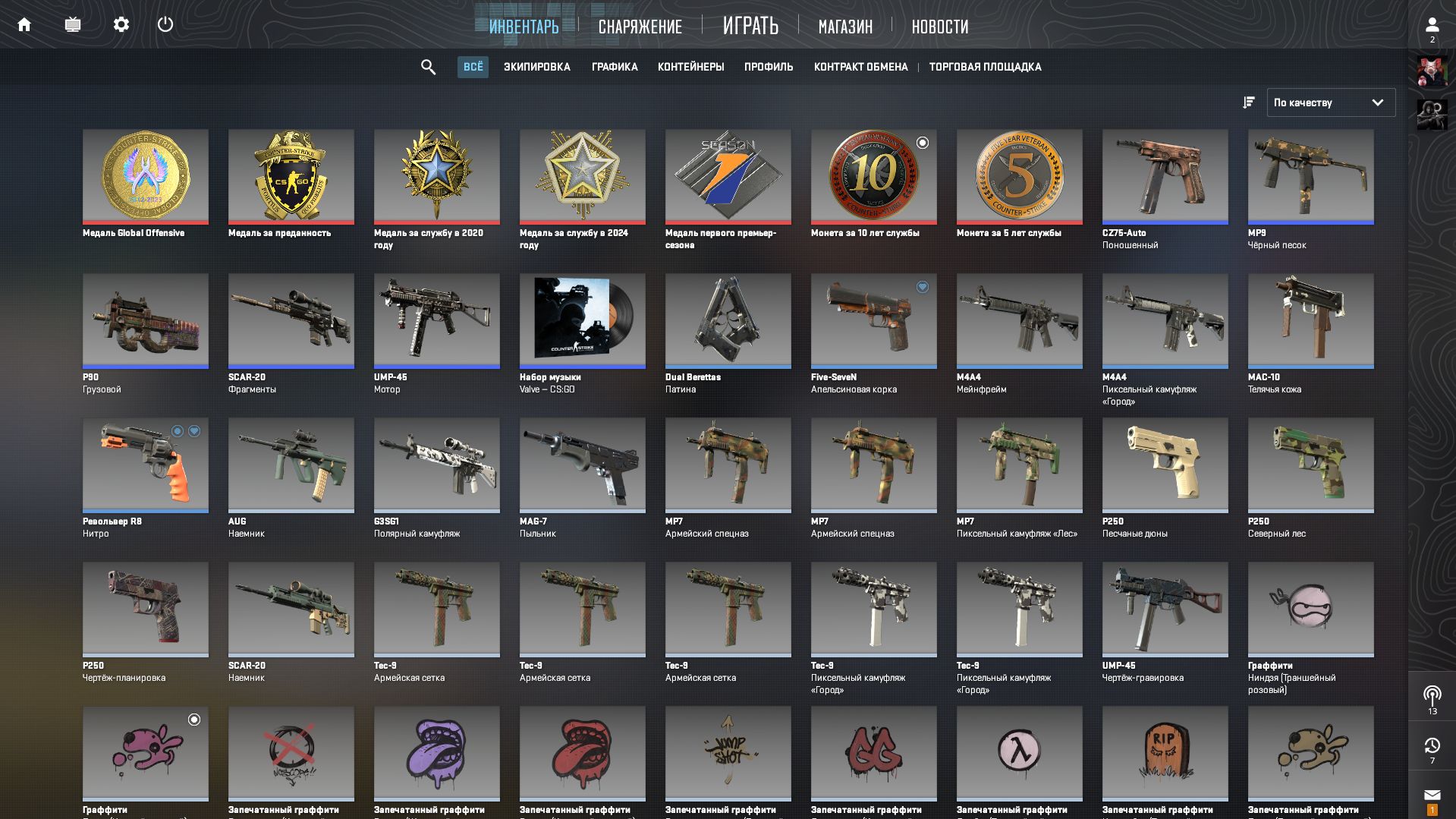This screenshot has width=1456, height=819.
Task: Select the 10 year service coin
Action: [873, 176]
